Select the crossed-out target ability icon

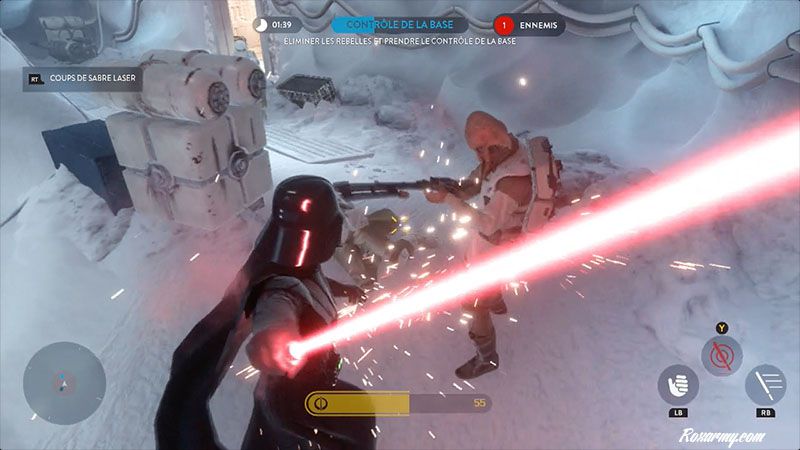coord(721,355)
